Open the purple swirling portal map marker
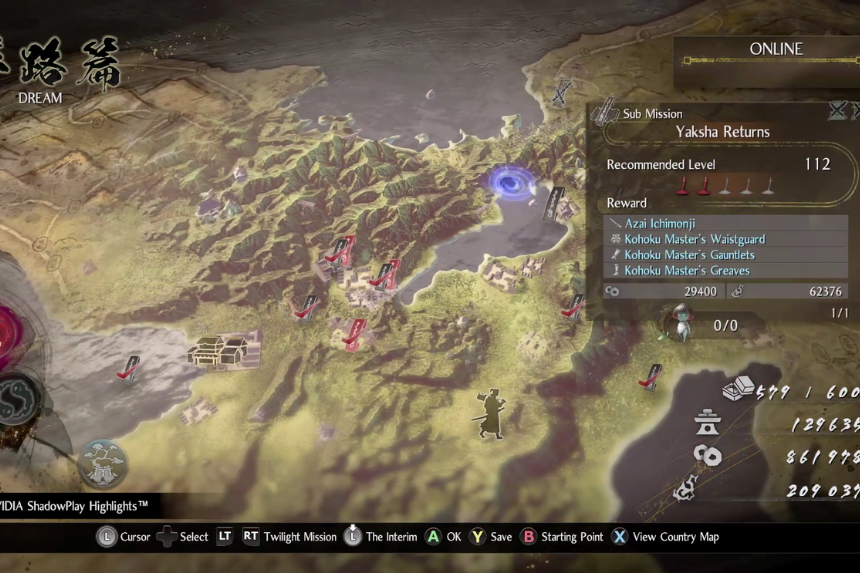The height and width of the screenshot is (573, 860). [509, 182]
